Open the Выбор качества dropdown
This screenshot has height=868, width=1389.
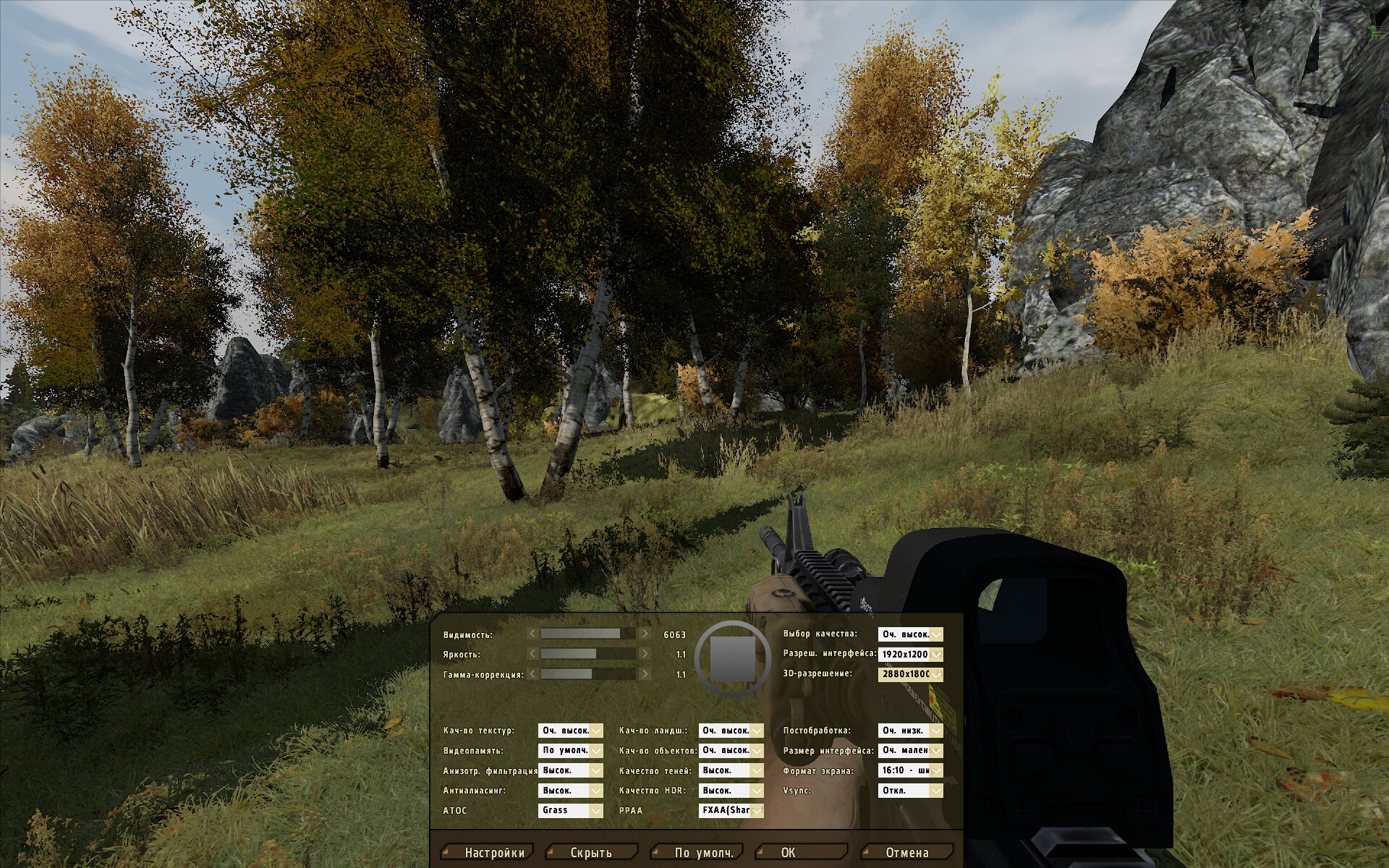(x=911, y=634)
